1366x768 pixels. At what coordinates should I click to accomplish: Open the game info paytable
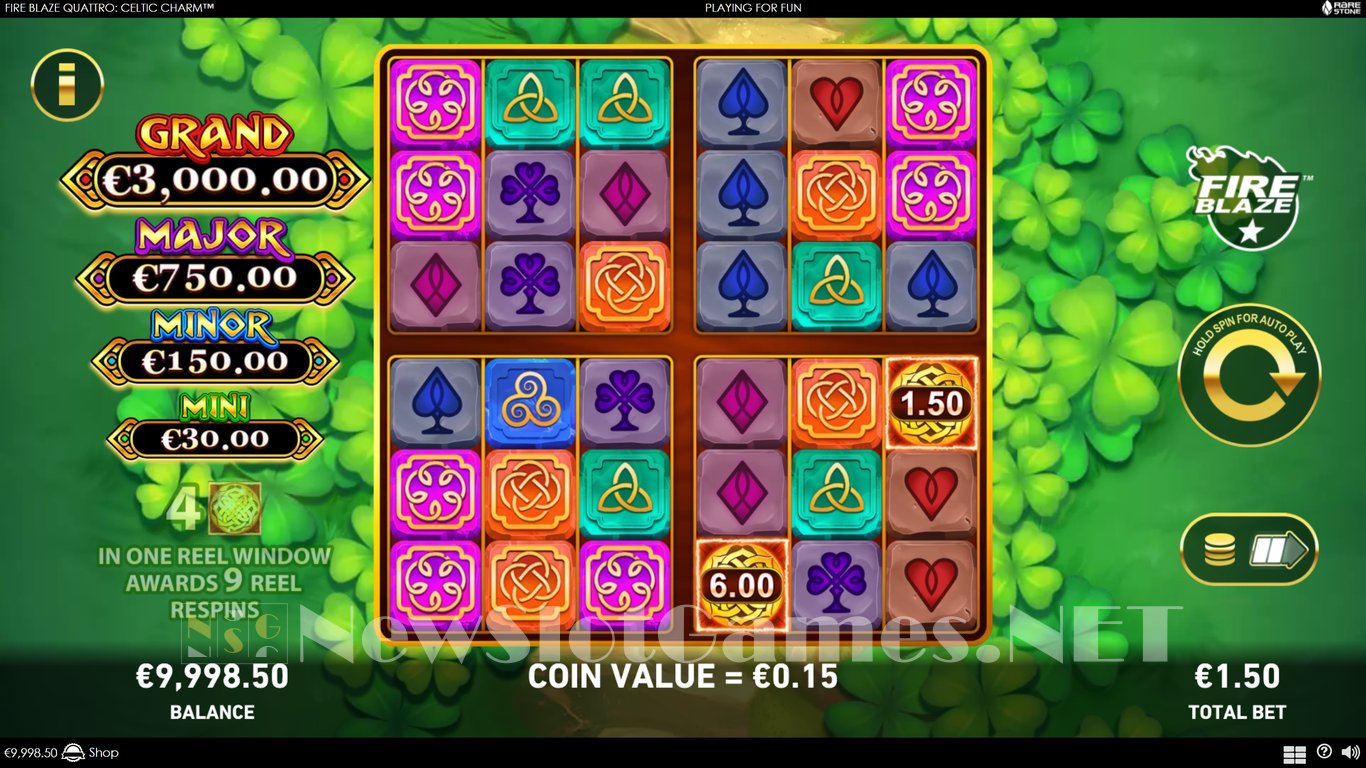[67, 85]
